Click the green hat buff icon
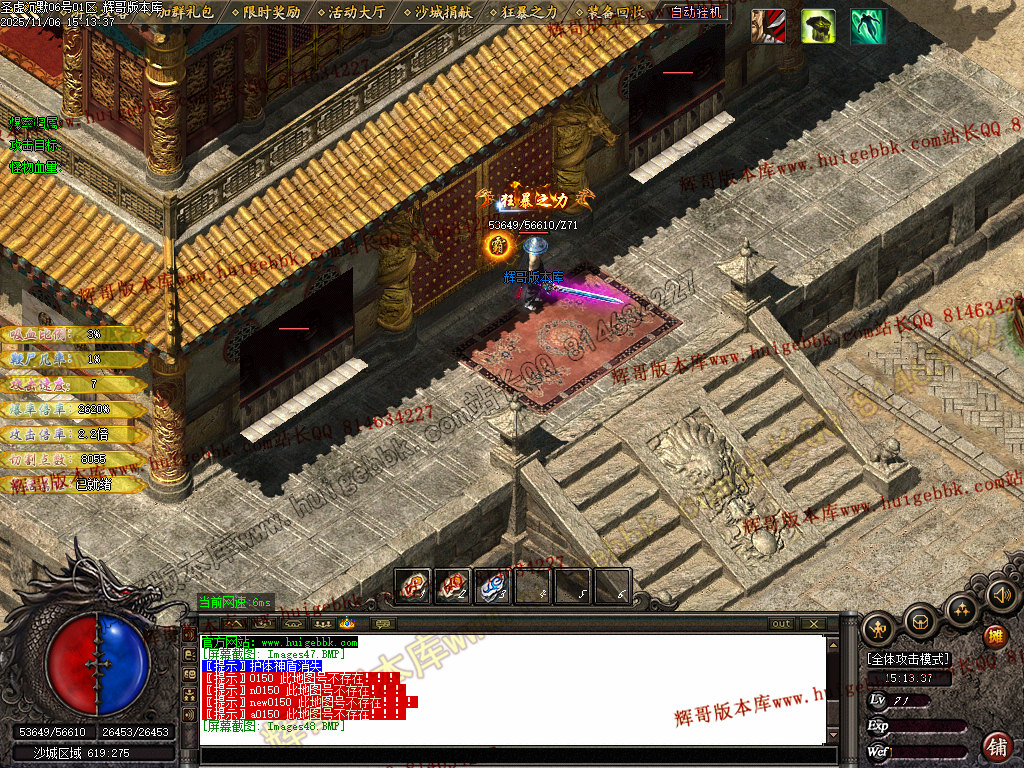The image size is (1024, 768). point(818,26)
